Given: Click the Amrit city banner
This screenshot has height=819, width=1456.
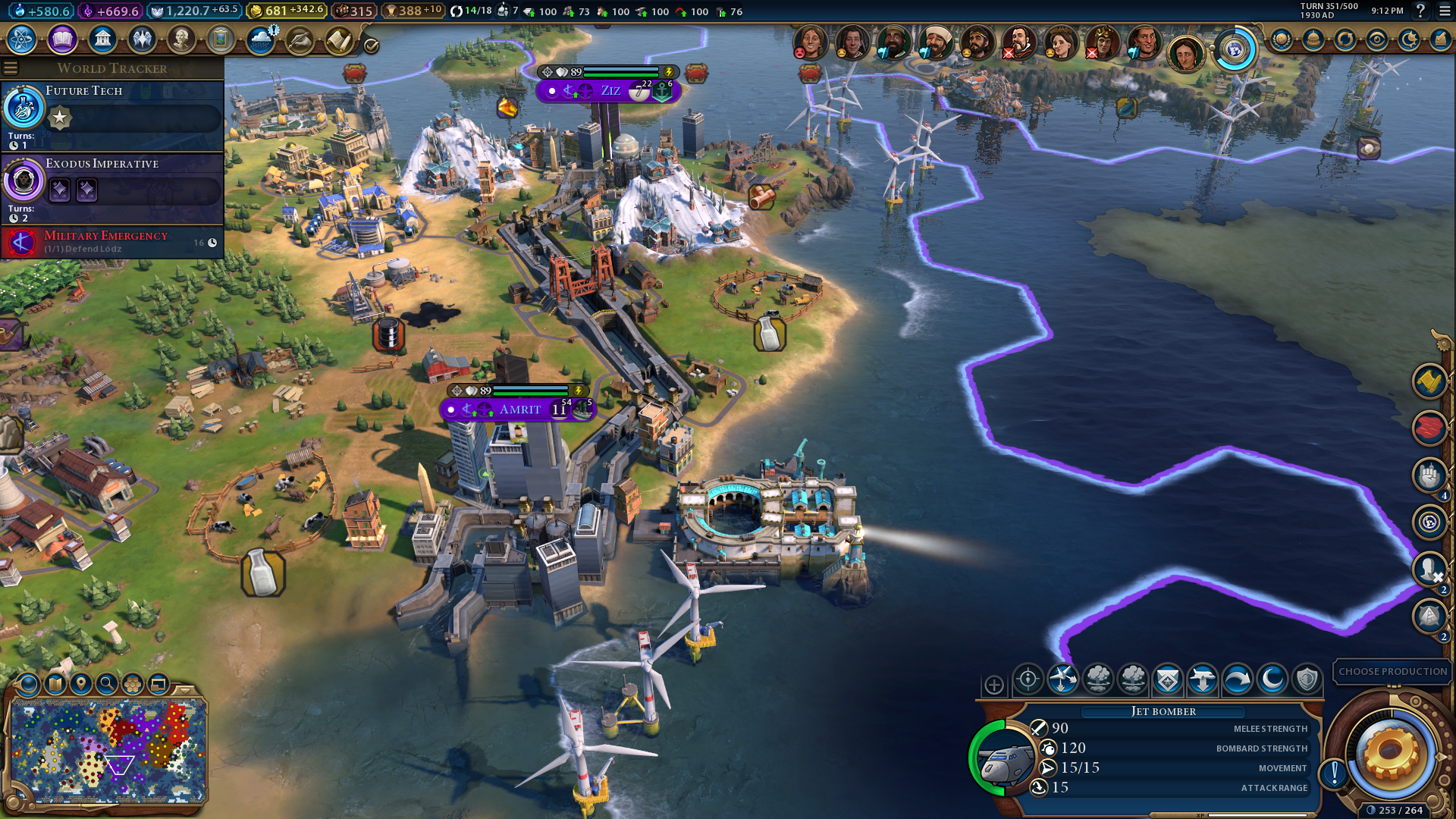Looking at the screenshot, I should point(519,409).
